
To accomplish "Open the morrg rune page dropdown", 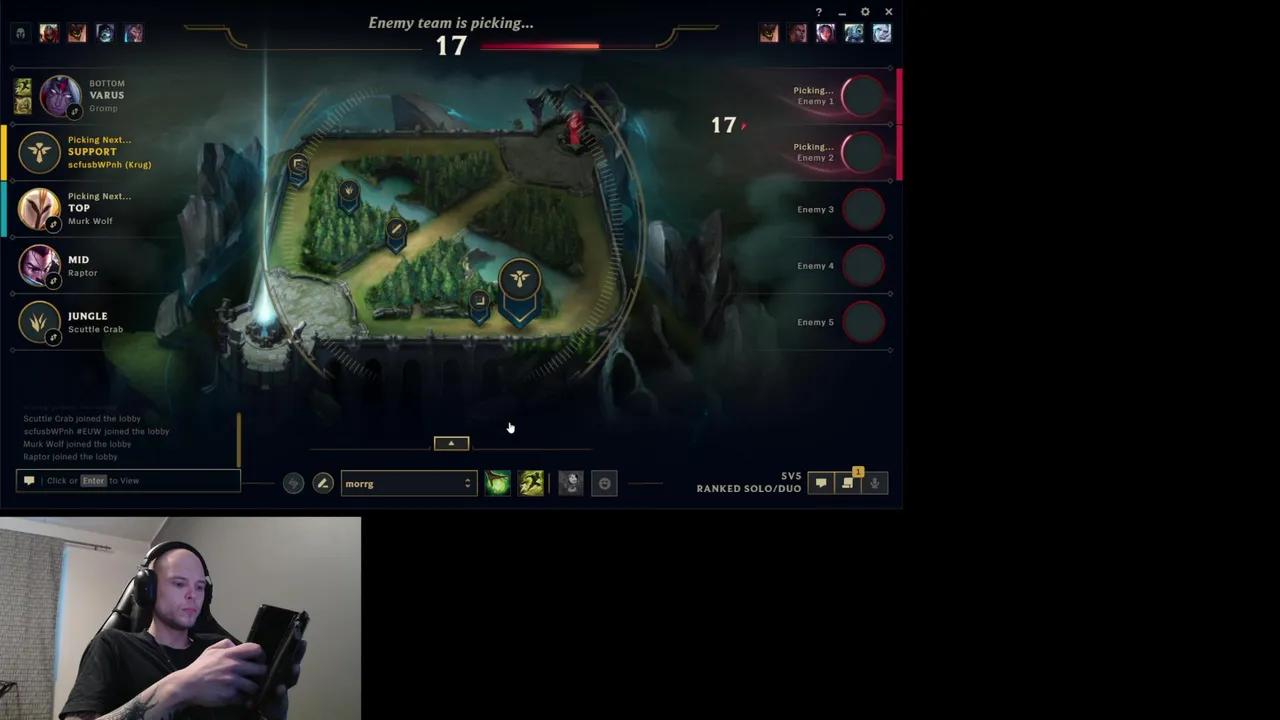I will (405, 483).
